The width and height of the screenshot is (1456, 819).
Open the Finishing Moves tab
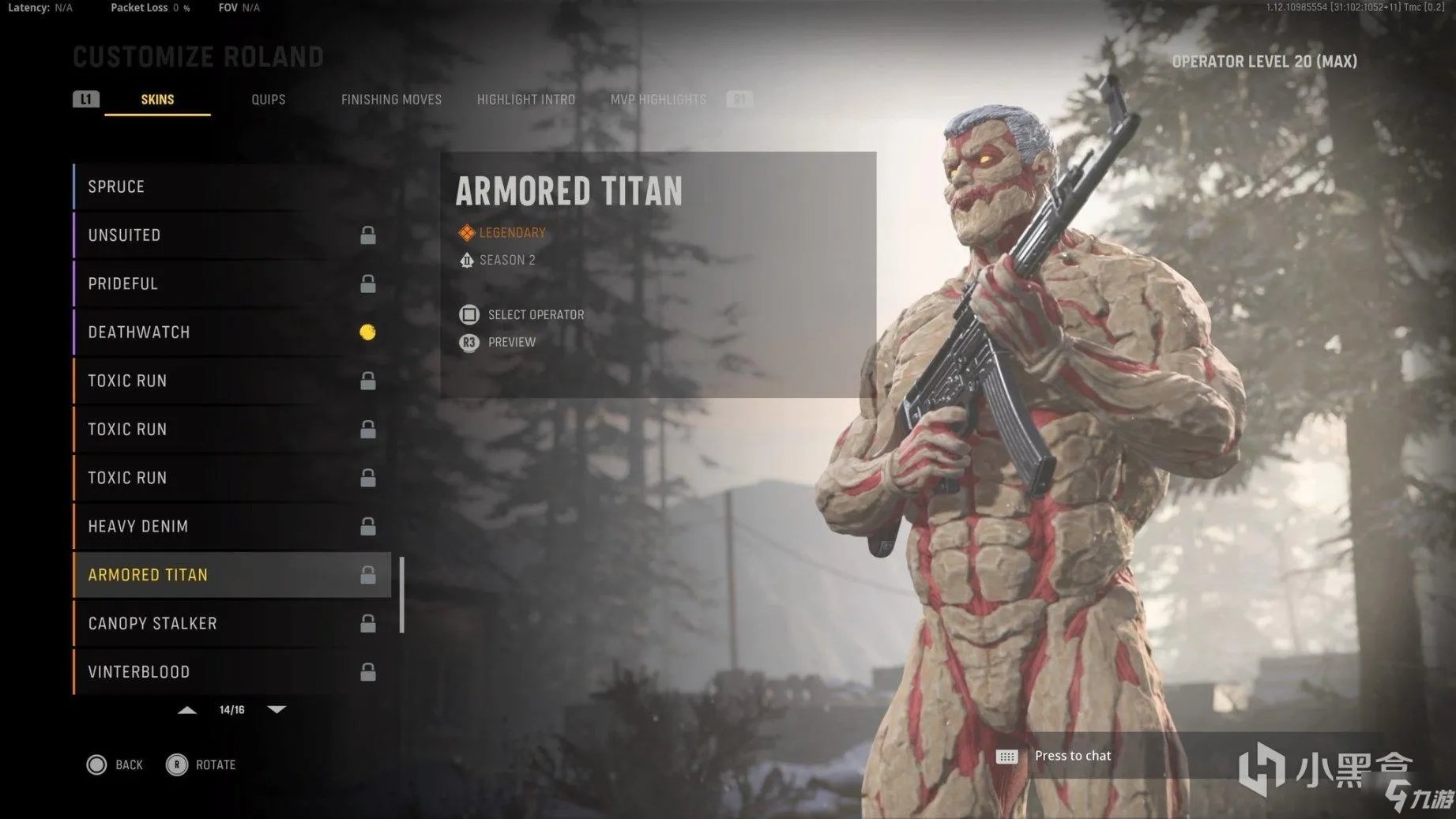(x=391, y=100)
